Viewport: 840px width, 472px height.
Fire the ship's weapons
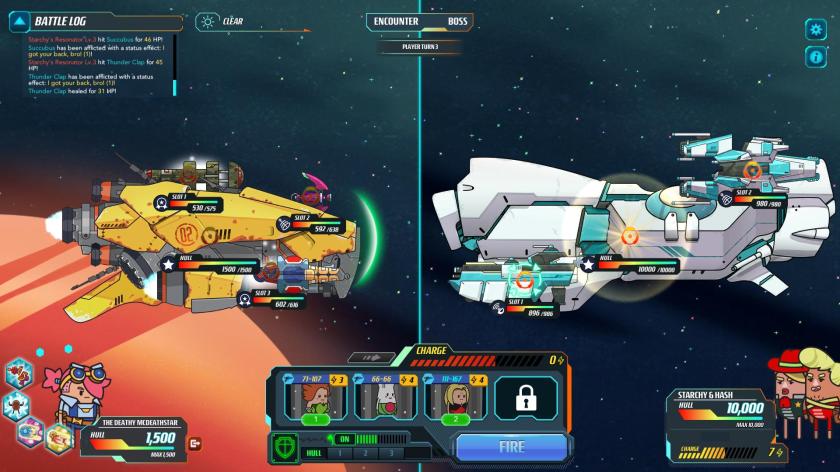[x=512, y=447]
